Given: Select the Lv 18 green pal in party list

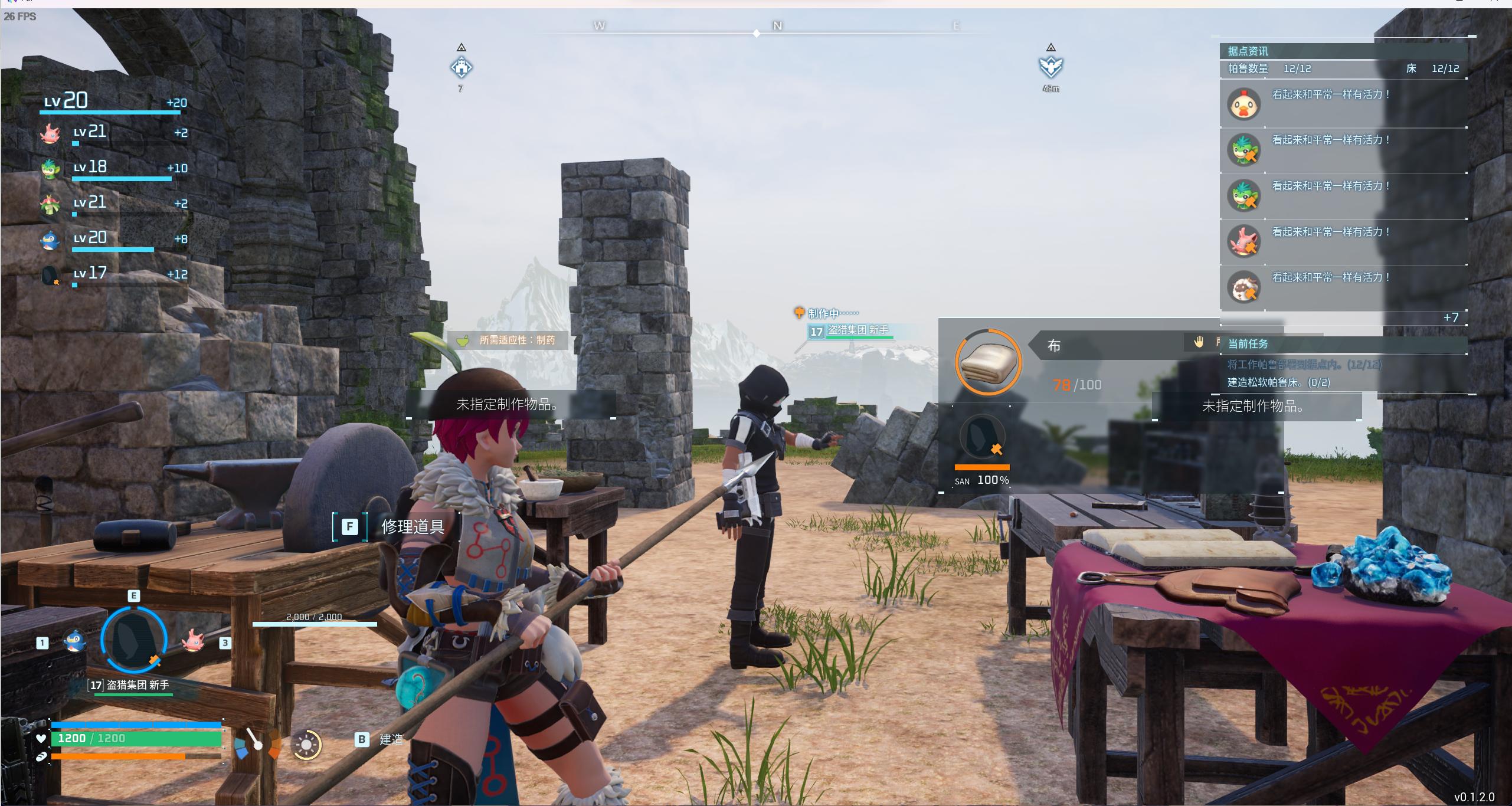Looking at the screenshot, I should point(51,169).
